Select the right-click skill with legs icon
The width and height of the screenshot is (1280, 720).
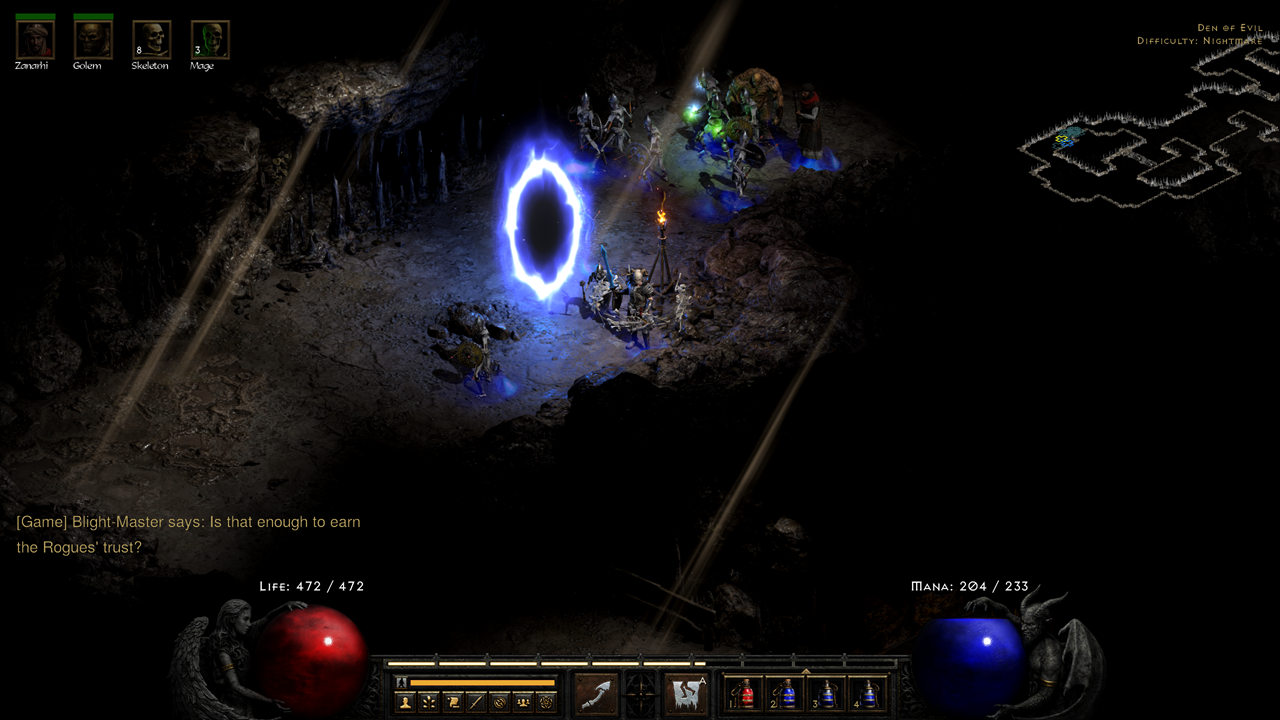[686, 694]
